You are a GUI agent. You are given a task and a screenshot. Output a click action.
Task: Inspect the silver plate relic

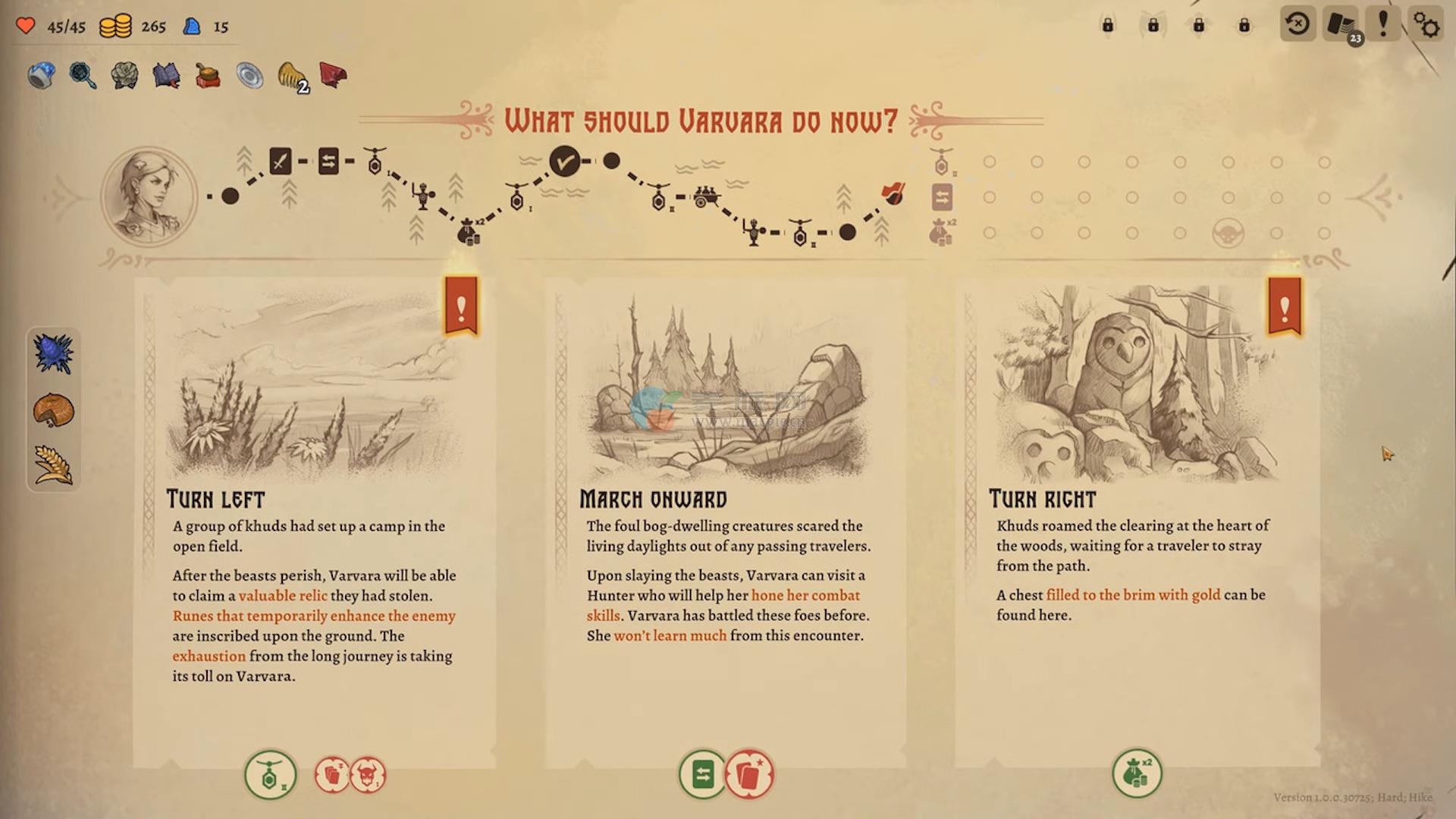click(x=249, y=75)
